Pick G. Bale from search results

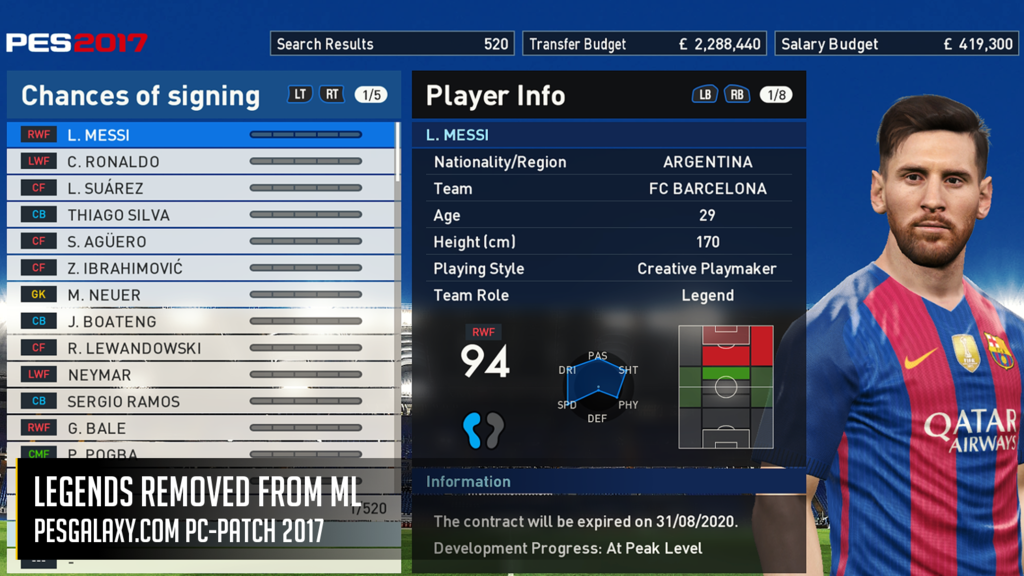coord(200,428)
